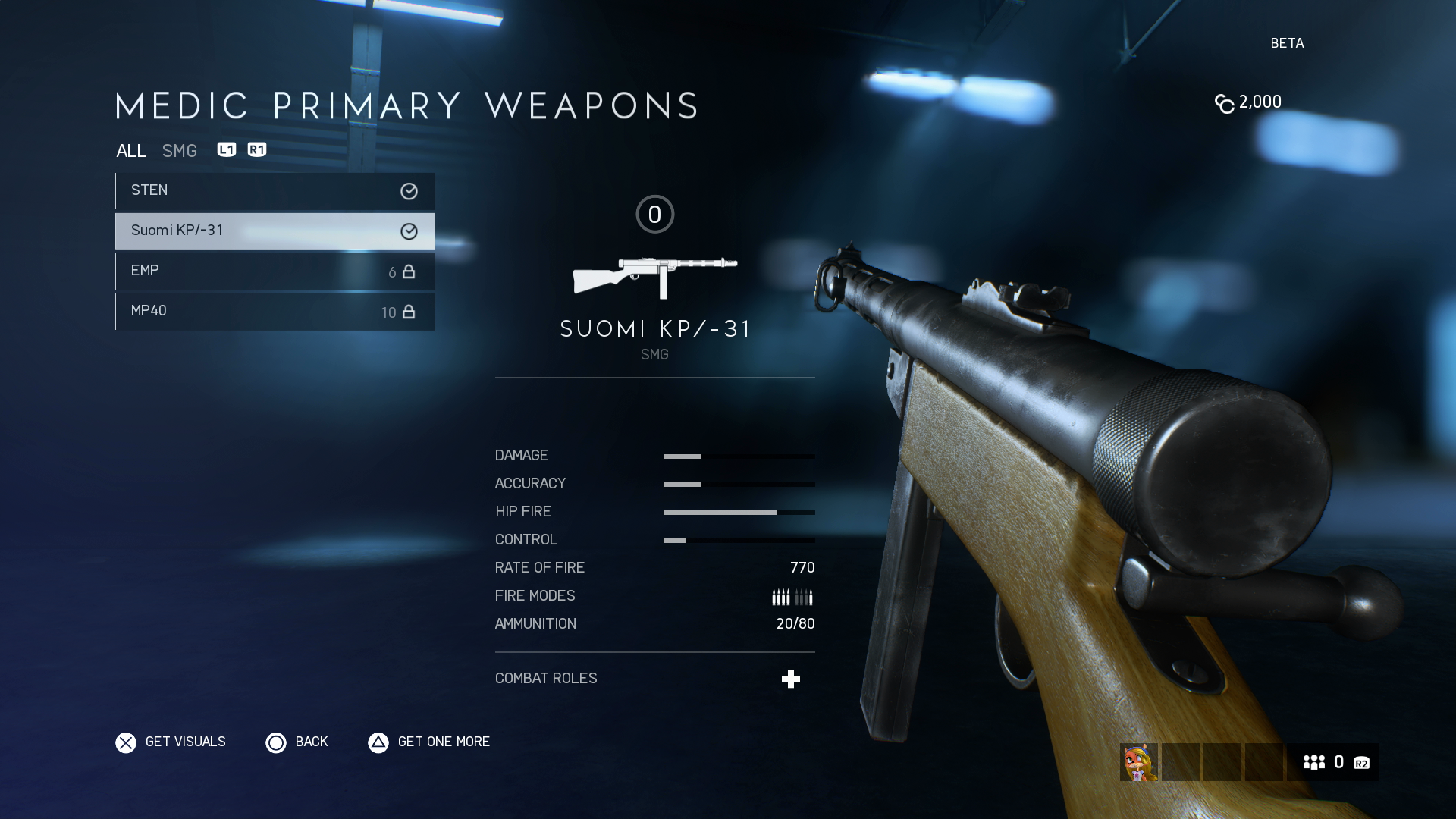Image resolution: width=1456 pixels, height=819 pixels.
Task: Choose Get One More
Action: [429, 742]
